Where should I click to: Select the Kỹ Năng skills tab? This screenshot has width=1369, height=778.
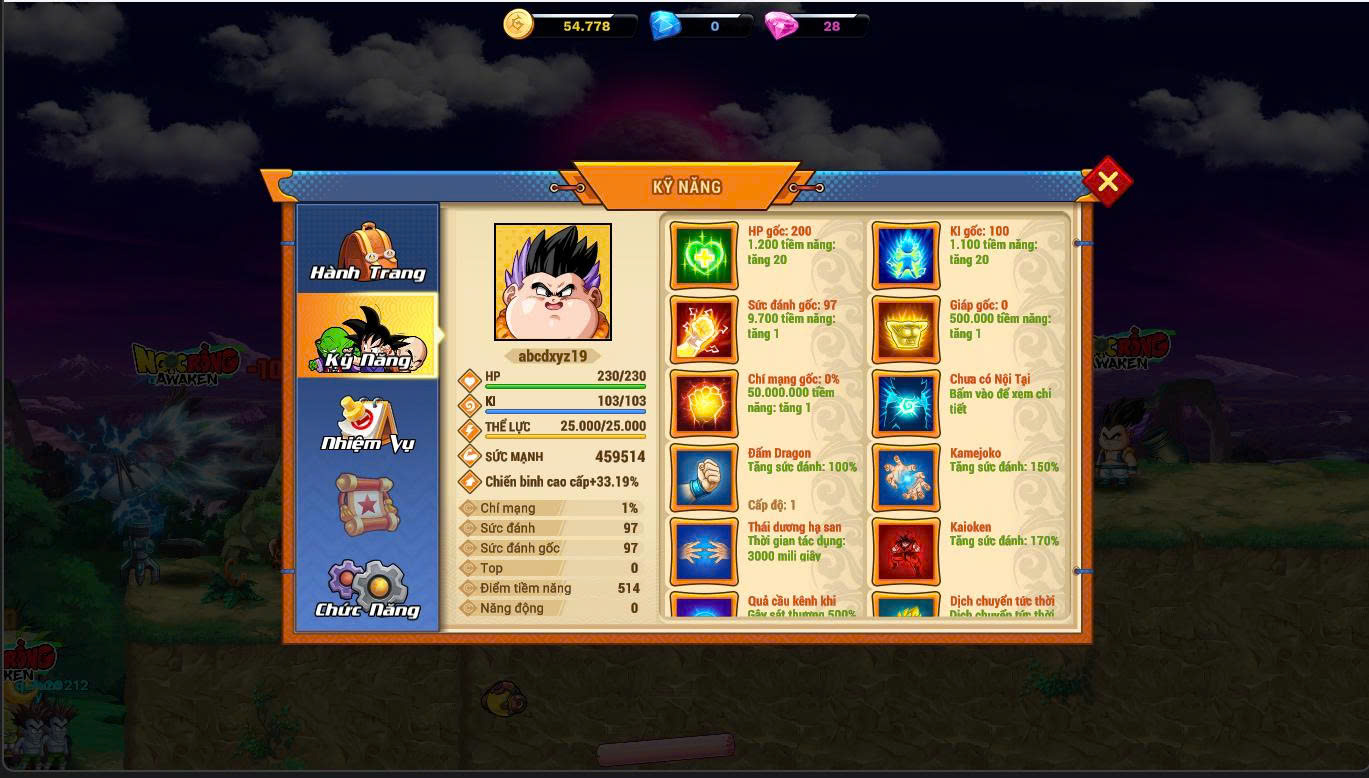point(367,337)
